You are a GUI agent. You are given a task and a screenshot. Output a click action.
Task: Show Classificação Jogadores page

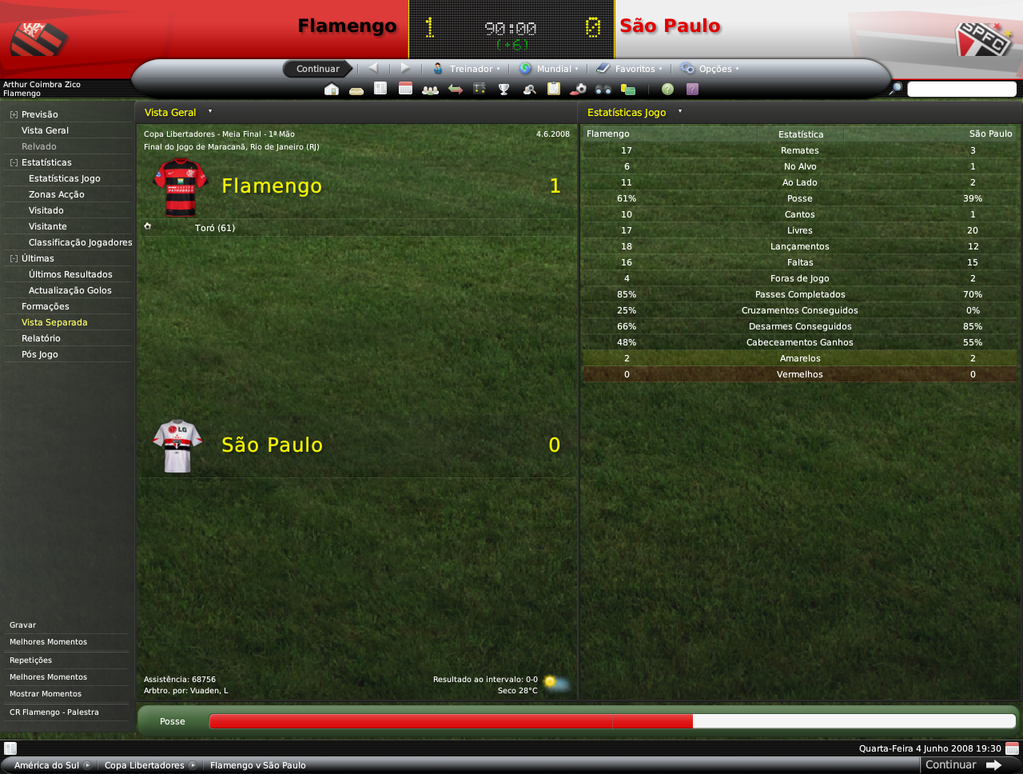pyautogui.click(x=80, y=242)
